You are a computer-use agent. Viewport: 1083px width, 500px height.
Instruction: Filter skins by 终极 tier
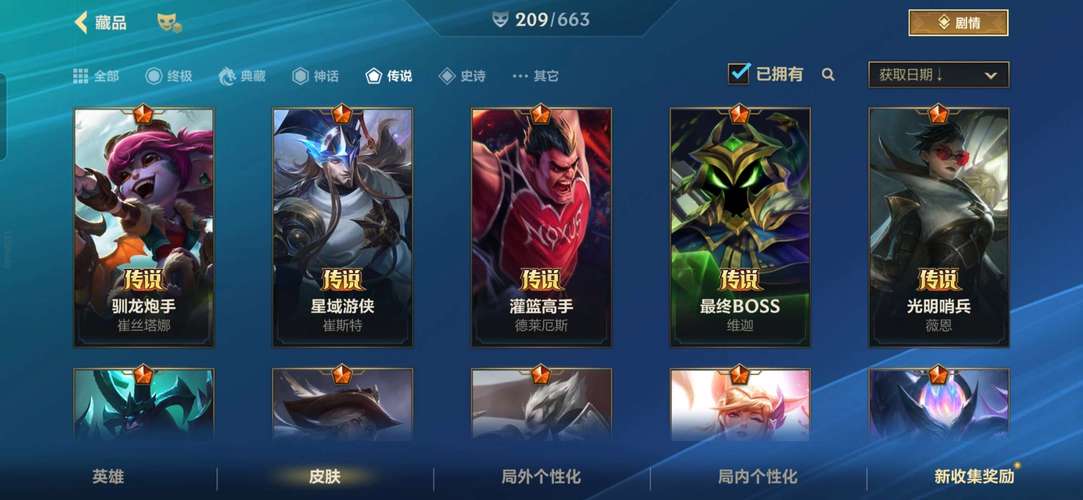click(168, 76)
